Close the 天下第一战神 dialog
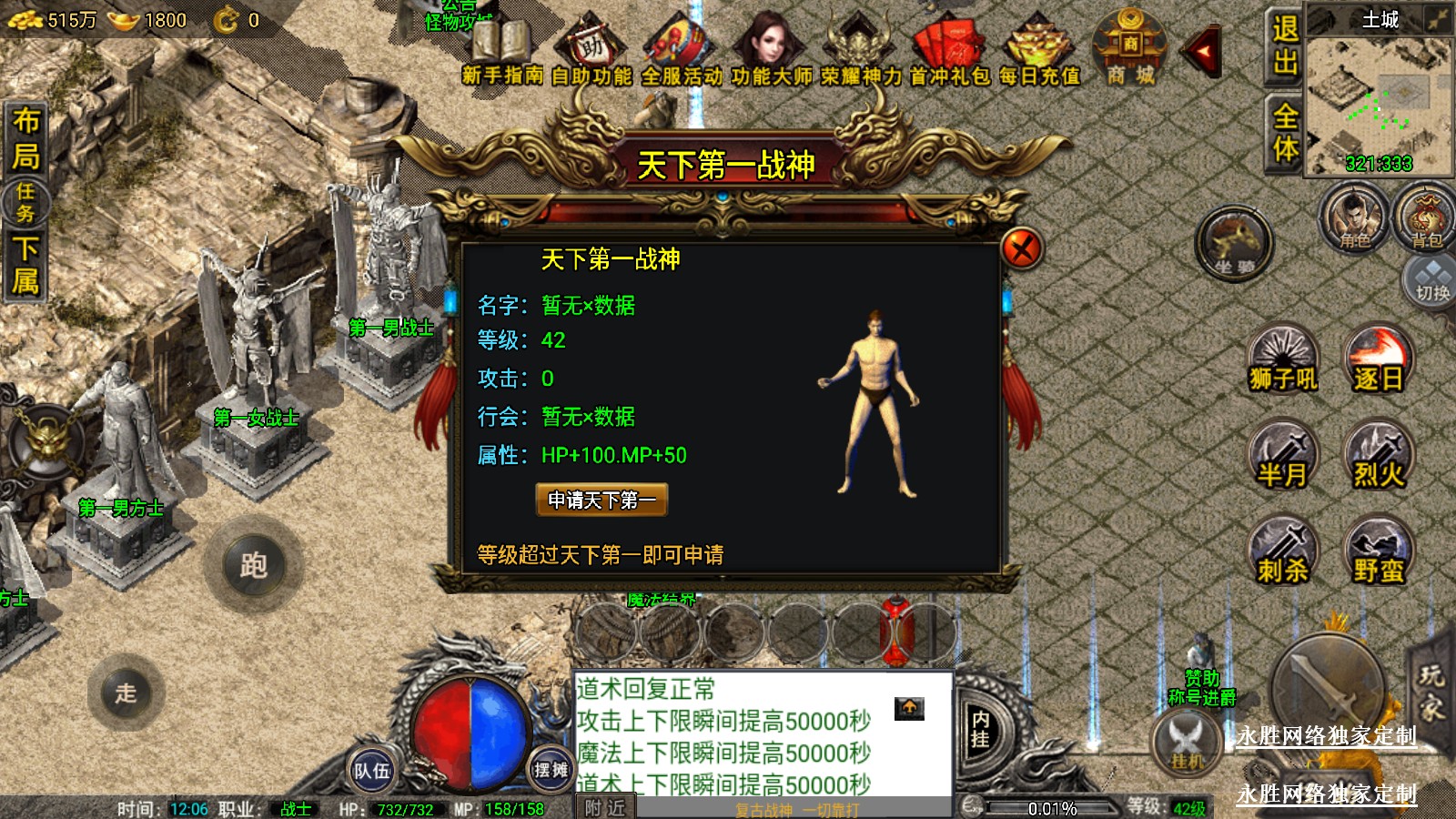The image size is (1456, 819). [1021, 248]
